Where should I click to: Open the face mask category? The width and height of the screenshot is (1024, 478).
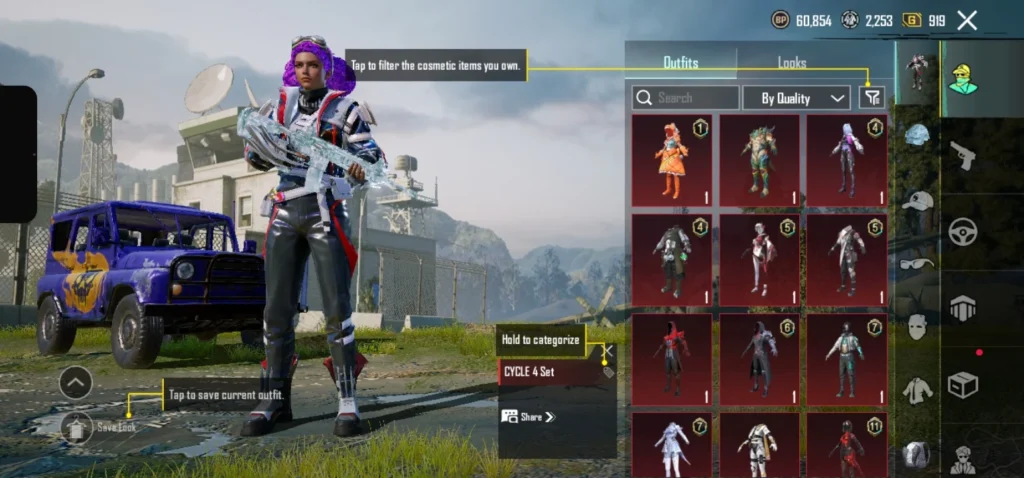click(917, 326)
